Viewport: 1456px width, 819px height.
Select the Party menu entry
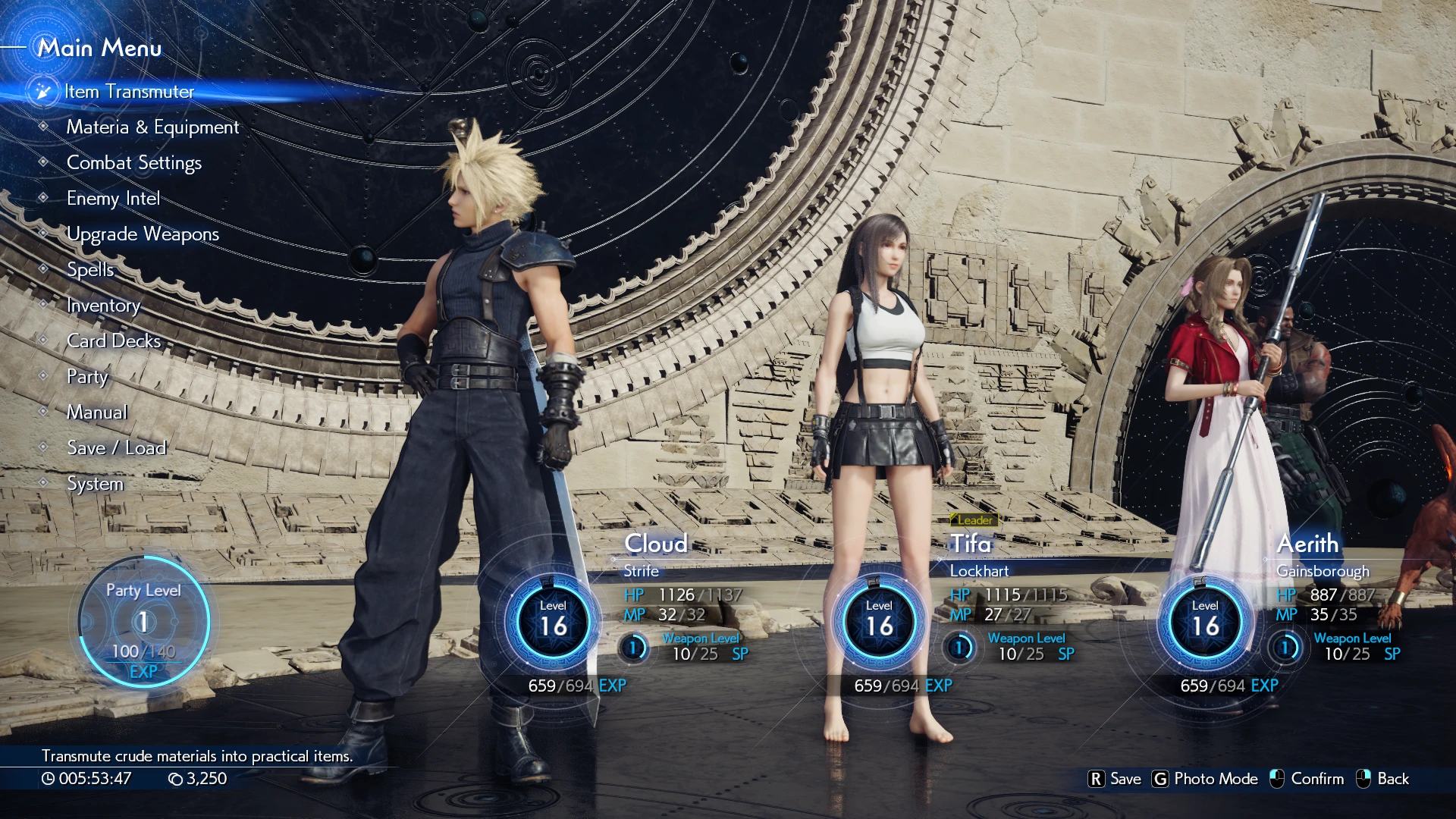pos(87,377)
